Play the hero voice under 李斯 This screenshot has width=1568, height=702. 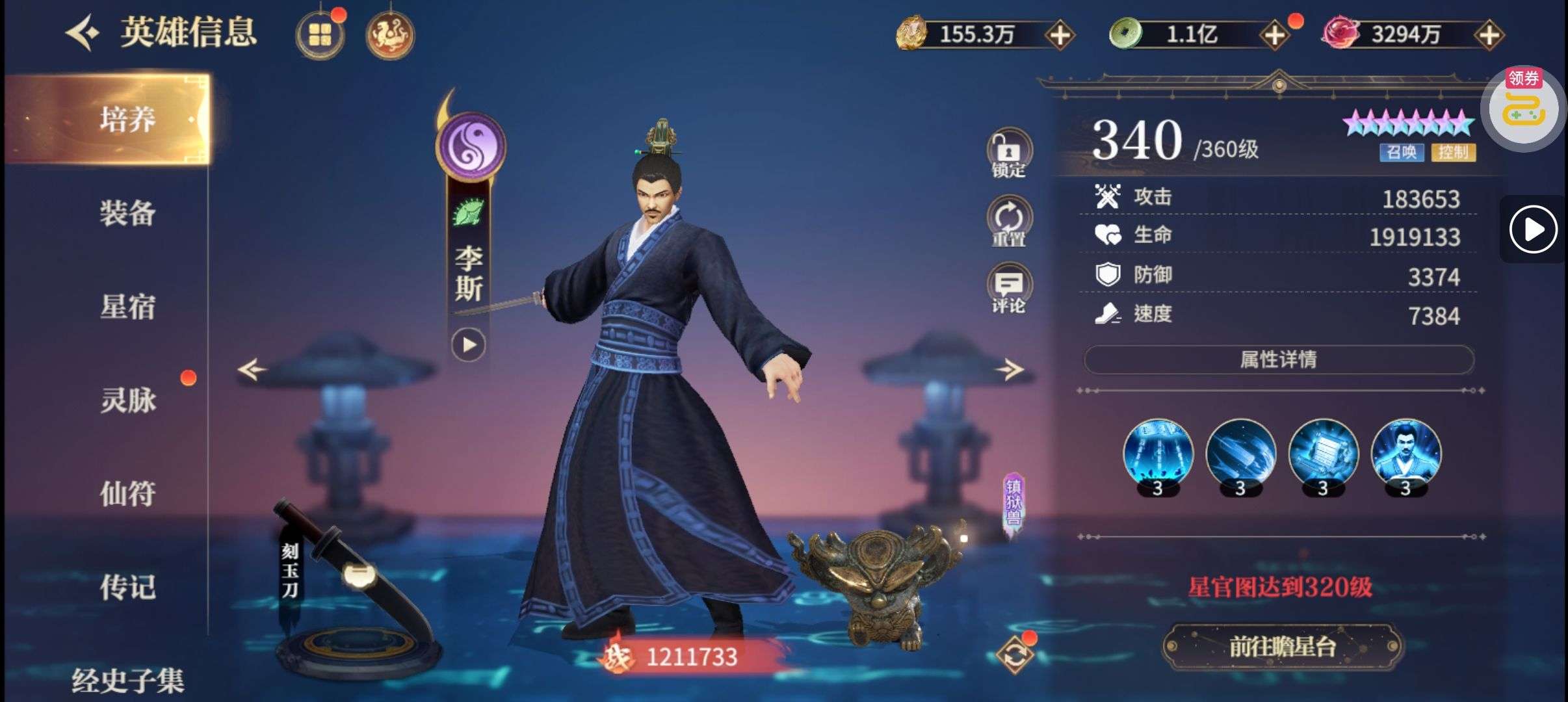(468, 344)
